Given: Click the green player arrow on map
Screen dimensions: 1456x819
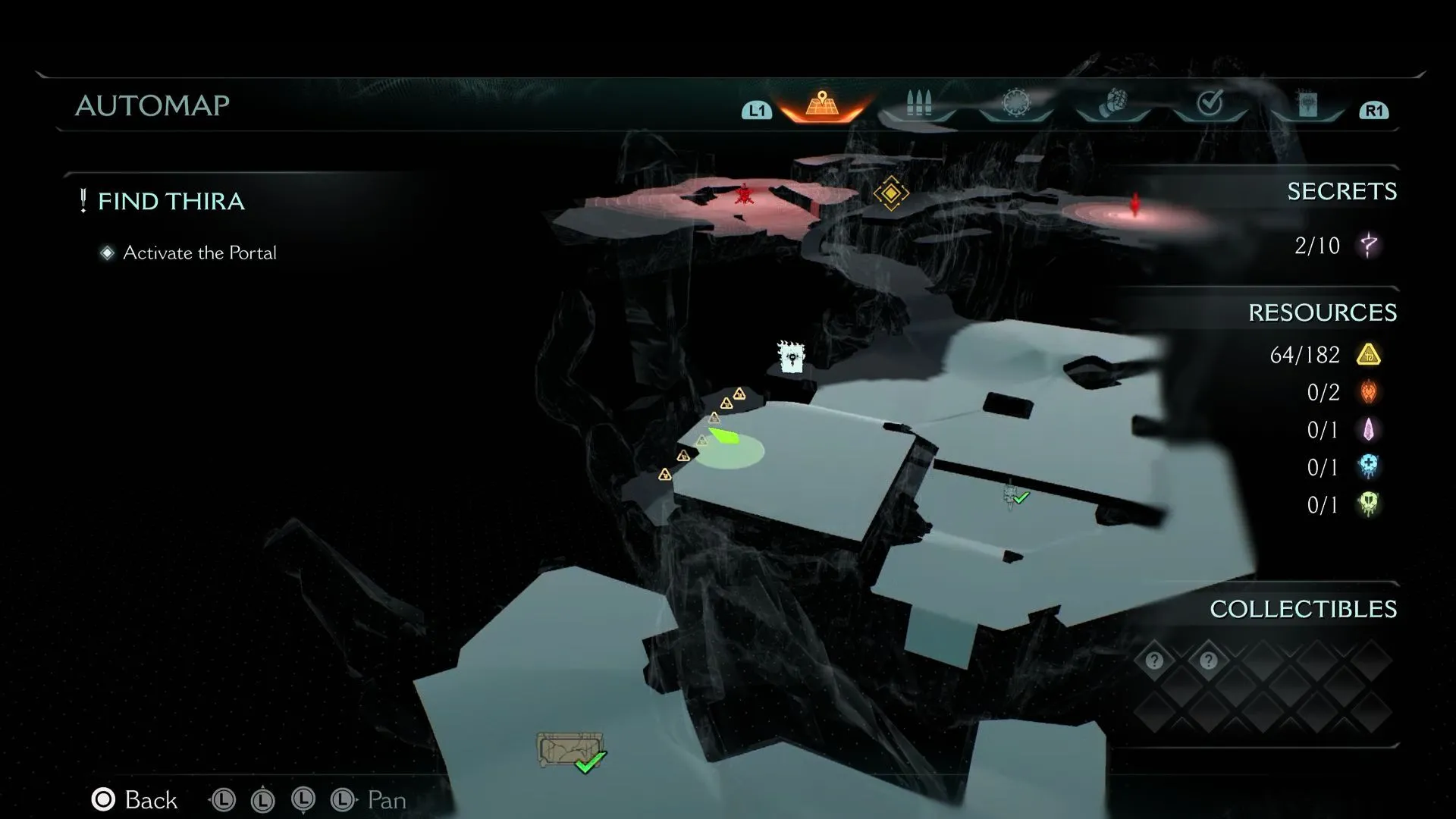Looking at the screenshot, I should [723, 436].
